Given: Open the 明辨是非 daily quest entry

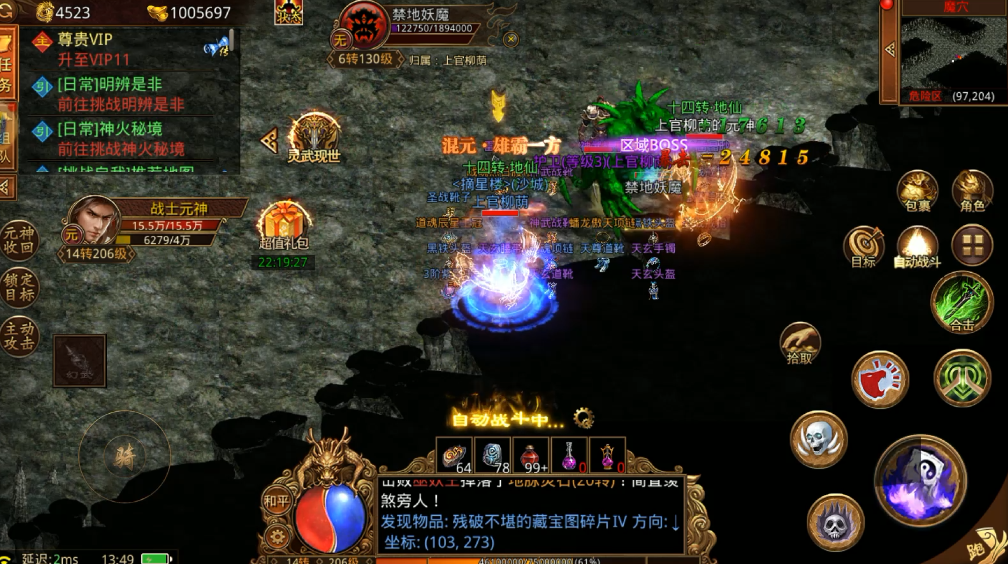Looking at the screenshot, I should coord(120,94).
